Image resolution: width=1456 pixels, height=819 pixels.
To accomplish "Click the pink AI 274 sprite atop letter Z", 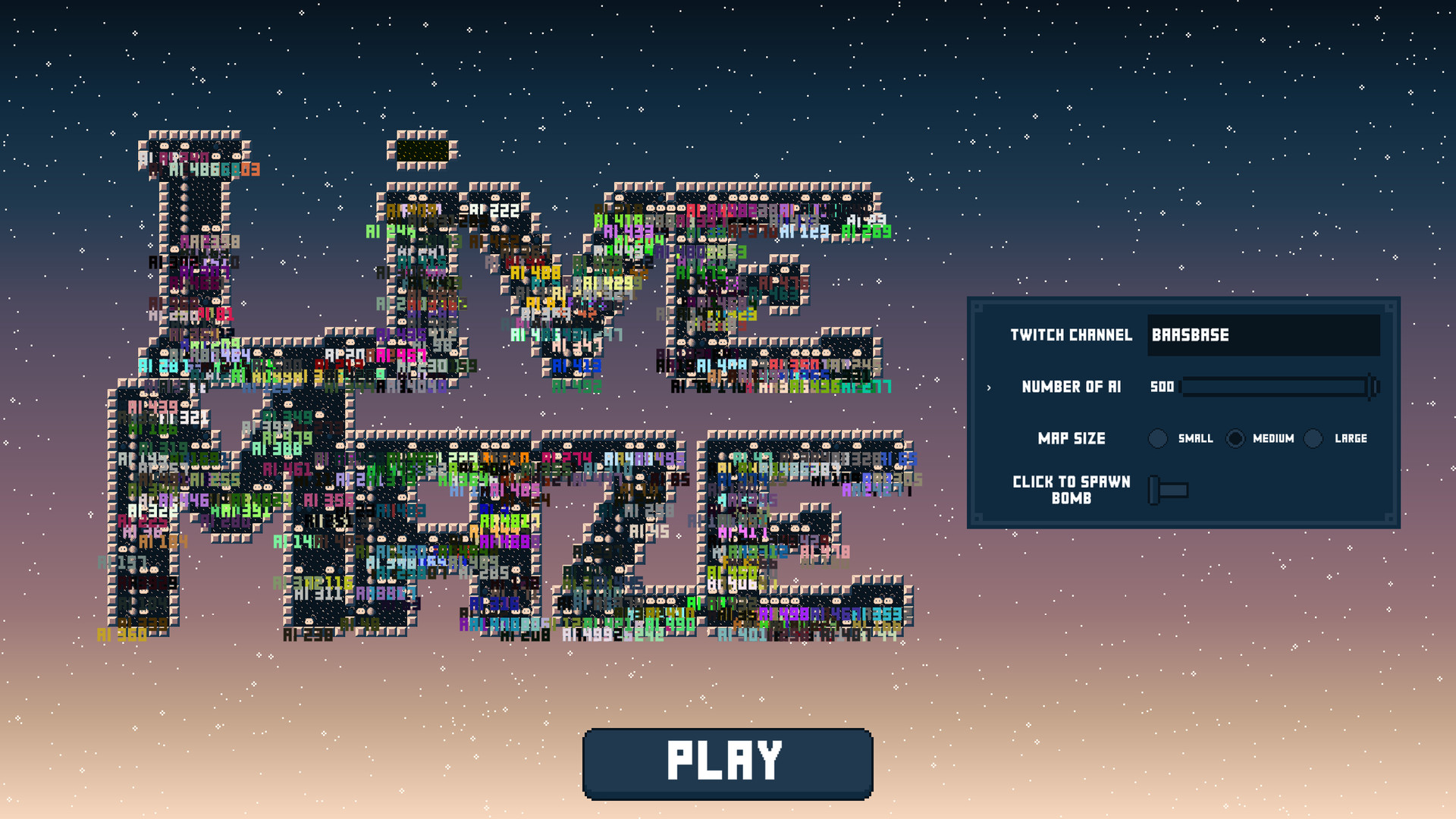I will coord(567,458).
